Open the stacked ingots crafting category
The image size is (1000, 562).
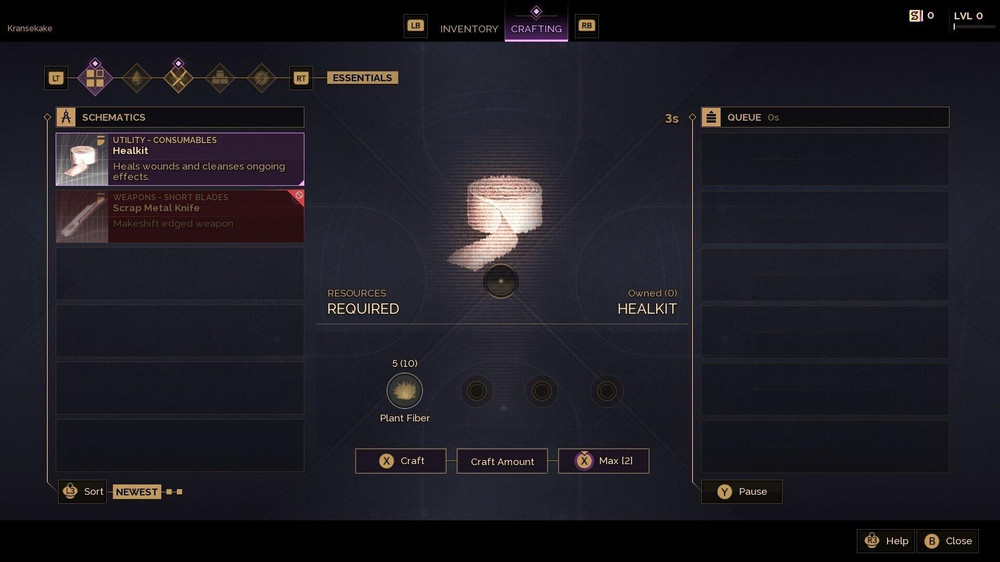tap(220, 77)
